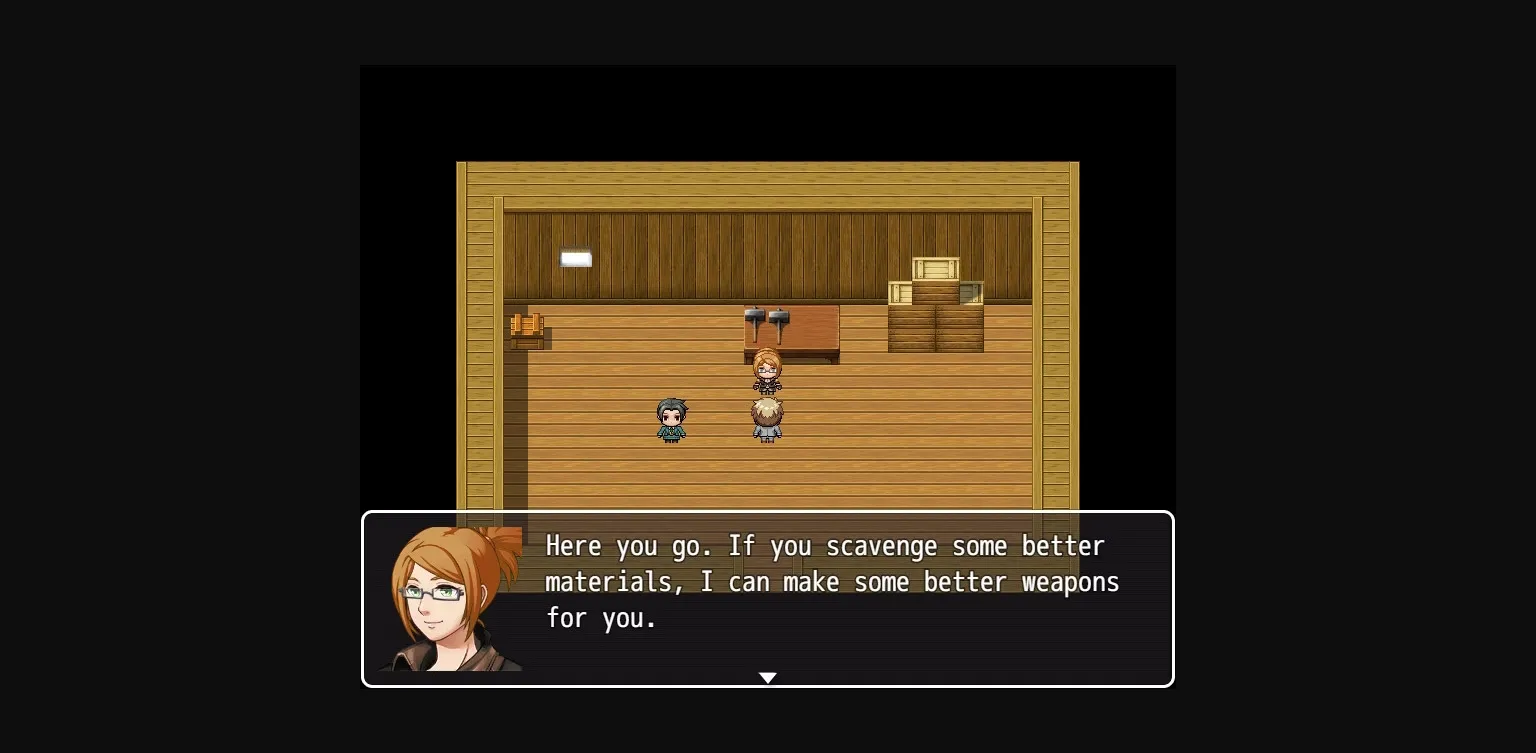The image size is (1536, 753).
Task: Click the leftmost pale crate in the stack
Action: 899,293
